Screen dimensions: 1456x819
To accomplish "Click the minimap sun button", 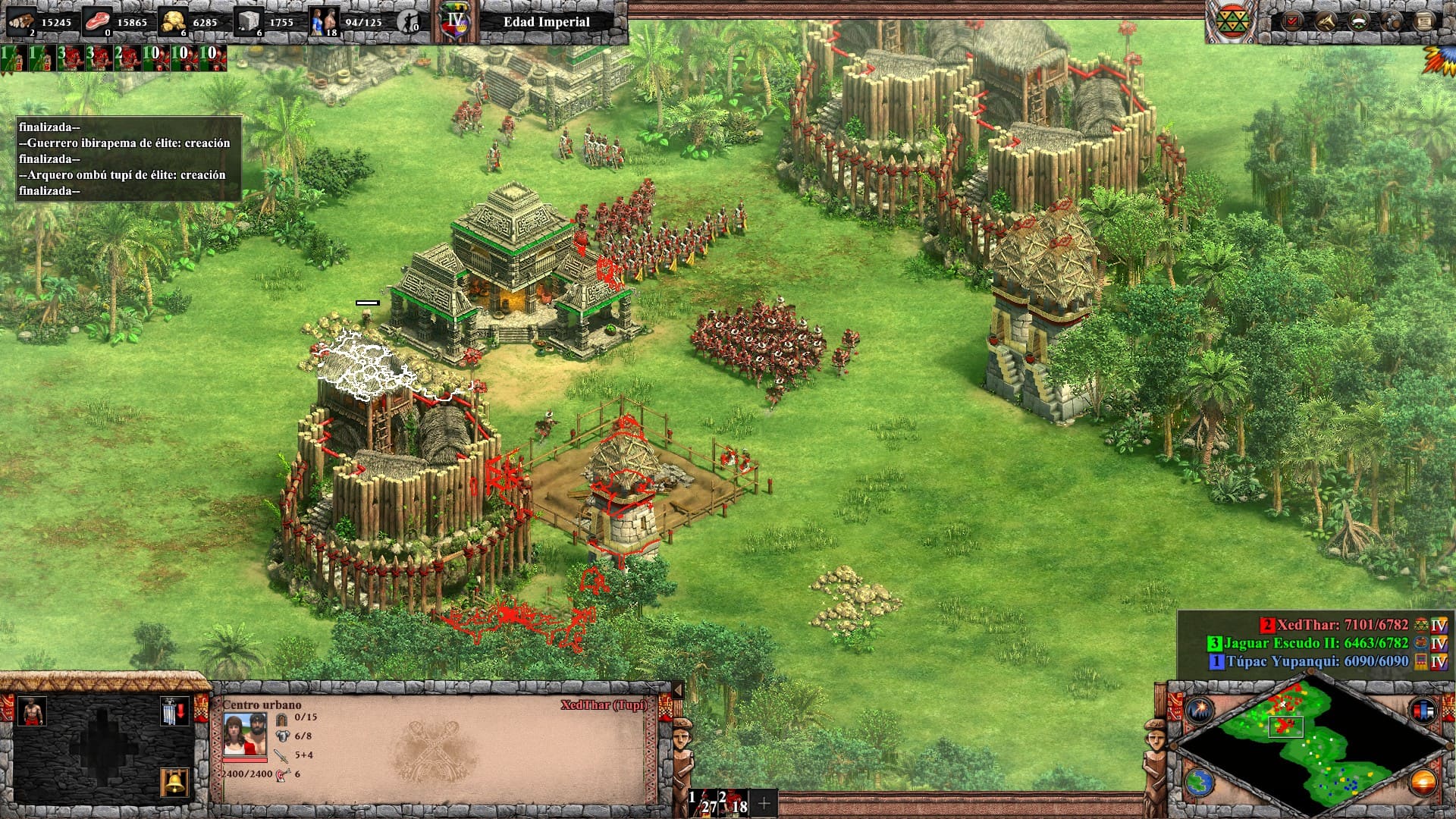I will pyautogui.click(x=1423, y=782).
